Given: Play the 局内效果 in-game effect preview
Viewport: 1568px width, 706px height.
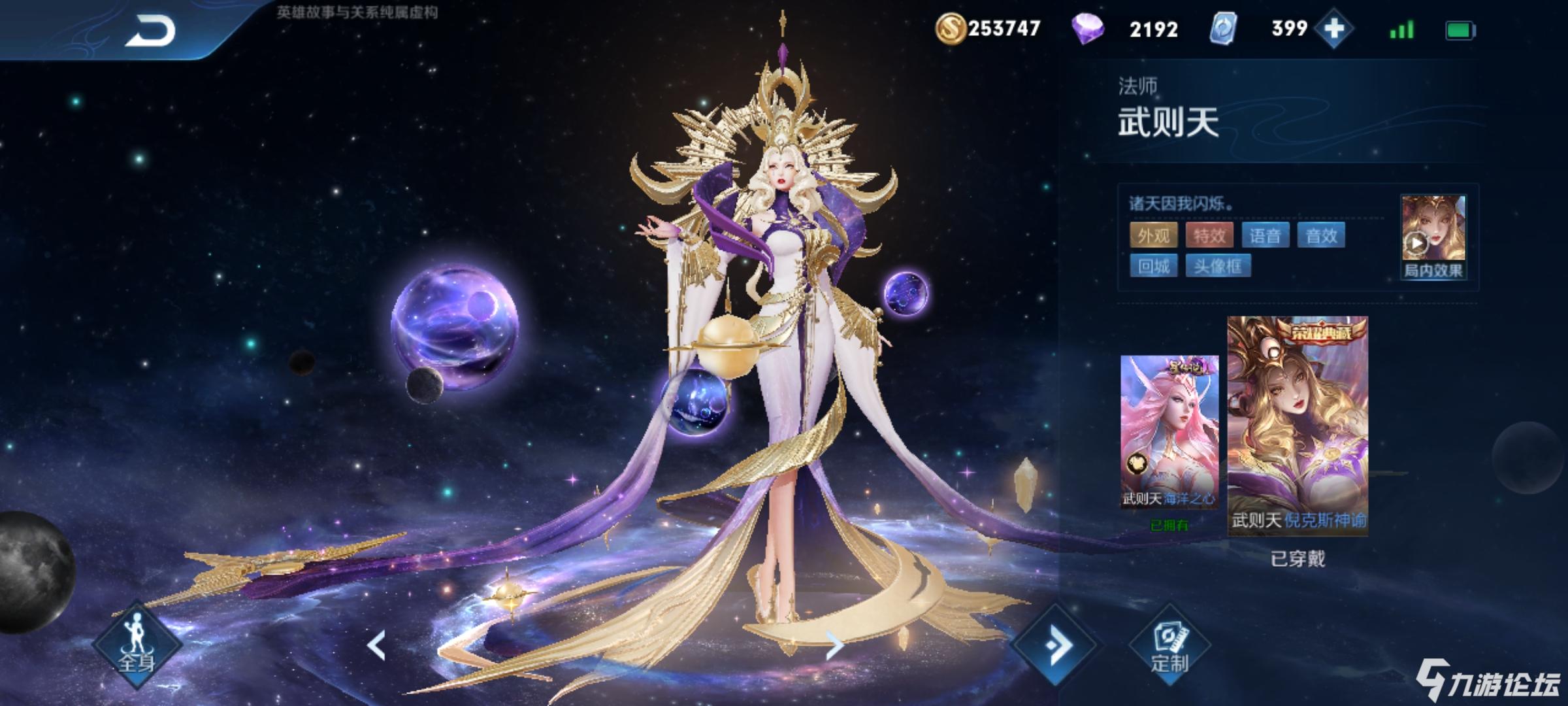Looking at the screenshot, I should pyautogui.click(x=1433, y=237).
